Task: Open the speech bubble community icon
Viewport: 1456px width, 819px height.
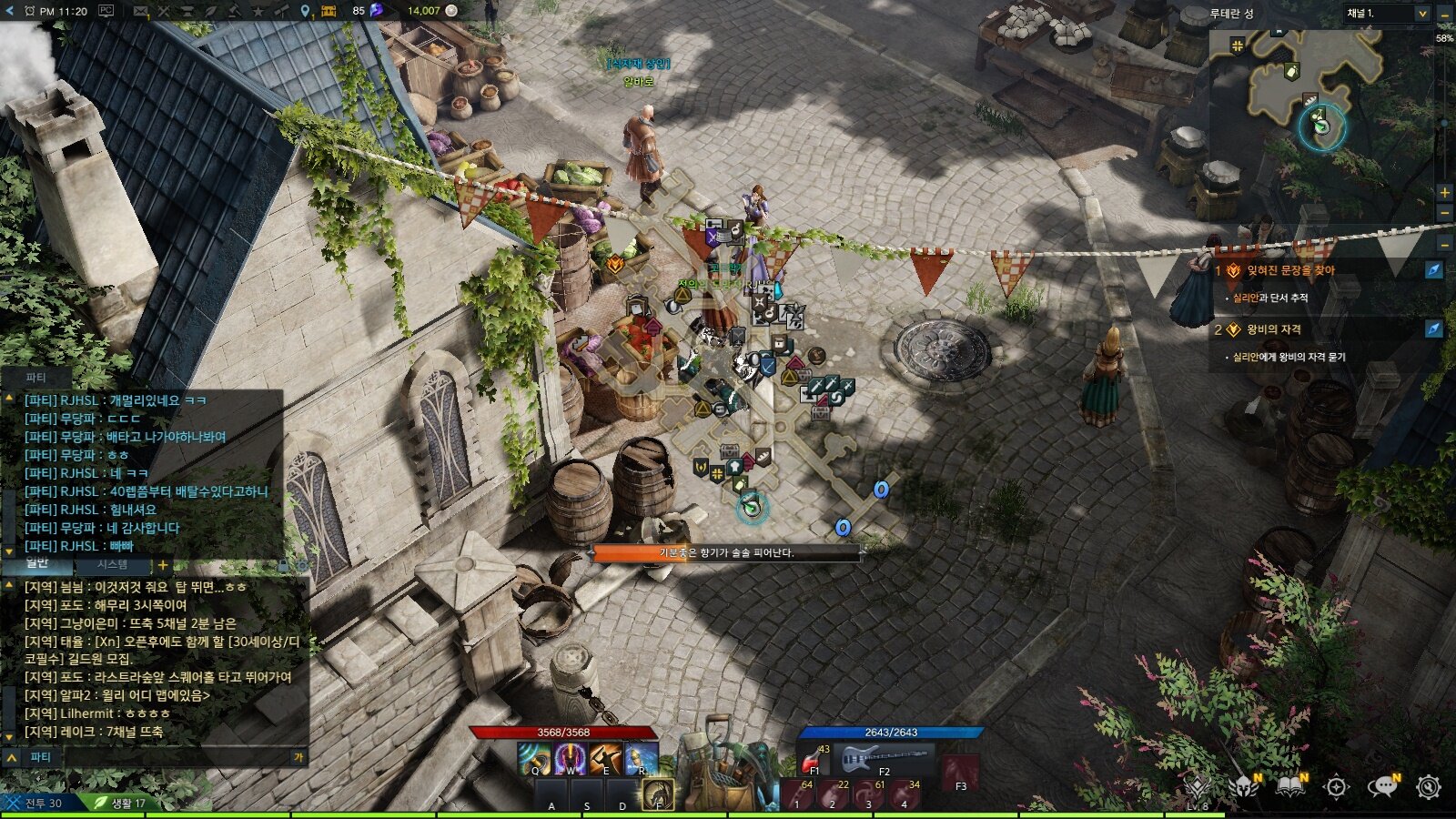Action: pos(1383,787)
